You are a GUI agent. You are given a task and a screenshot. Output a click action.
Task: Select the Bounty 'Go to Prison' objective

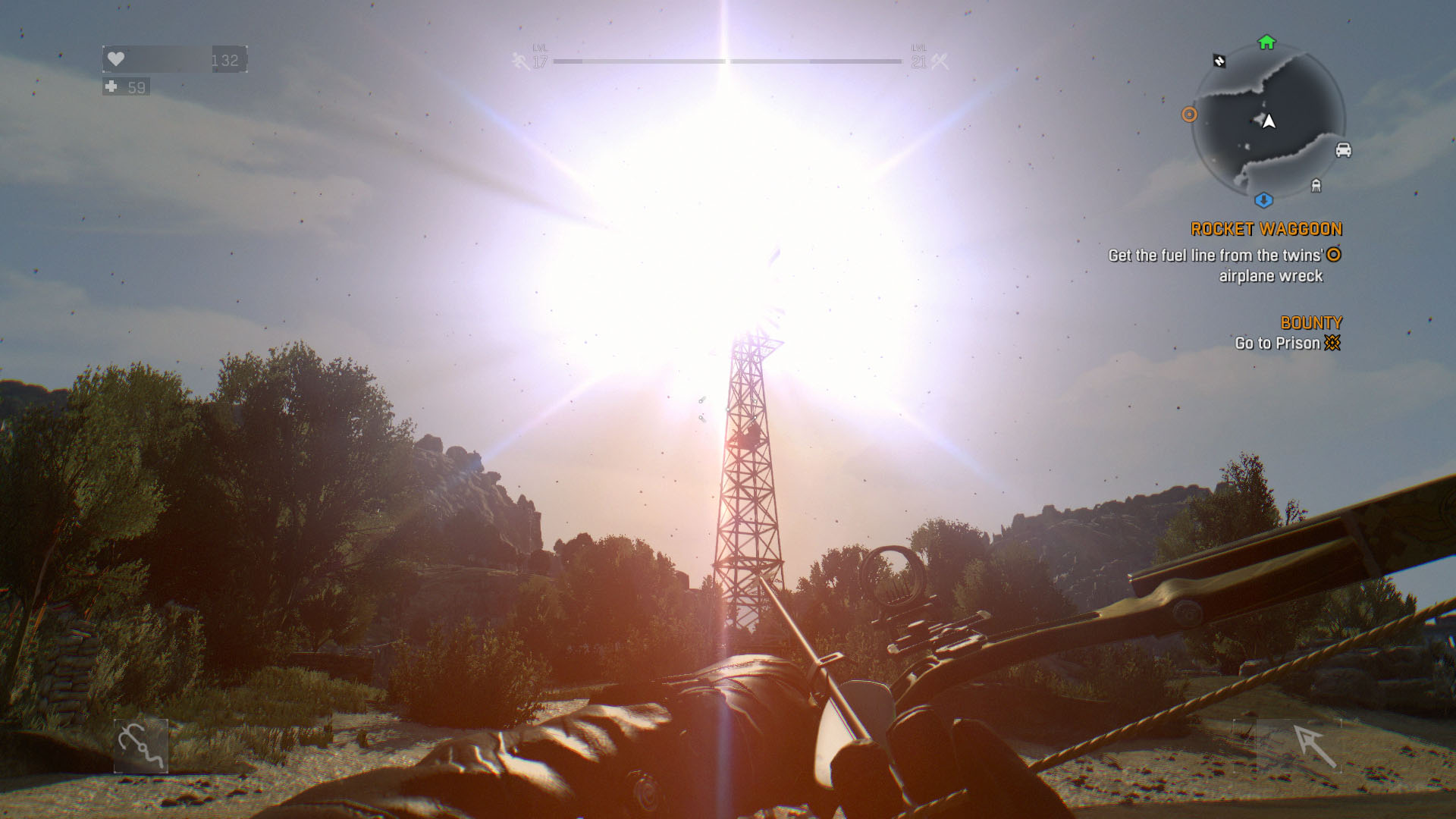coord(1287,343)
